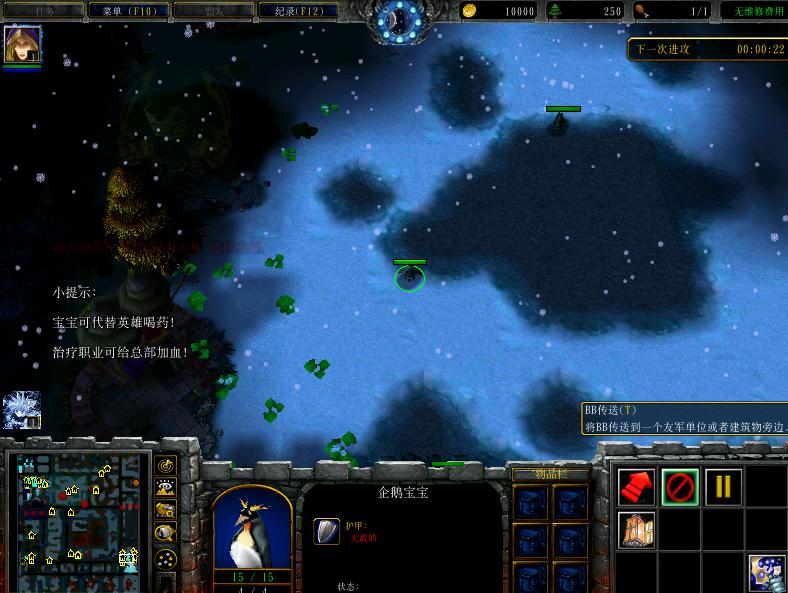Click the formation toggle button
Image resolution: width=788 pixels, height=593 pixels.
click(166, 558)
